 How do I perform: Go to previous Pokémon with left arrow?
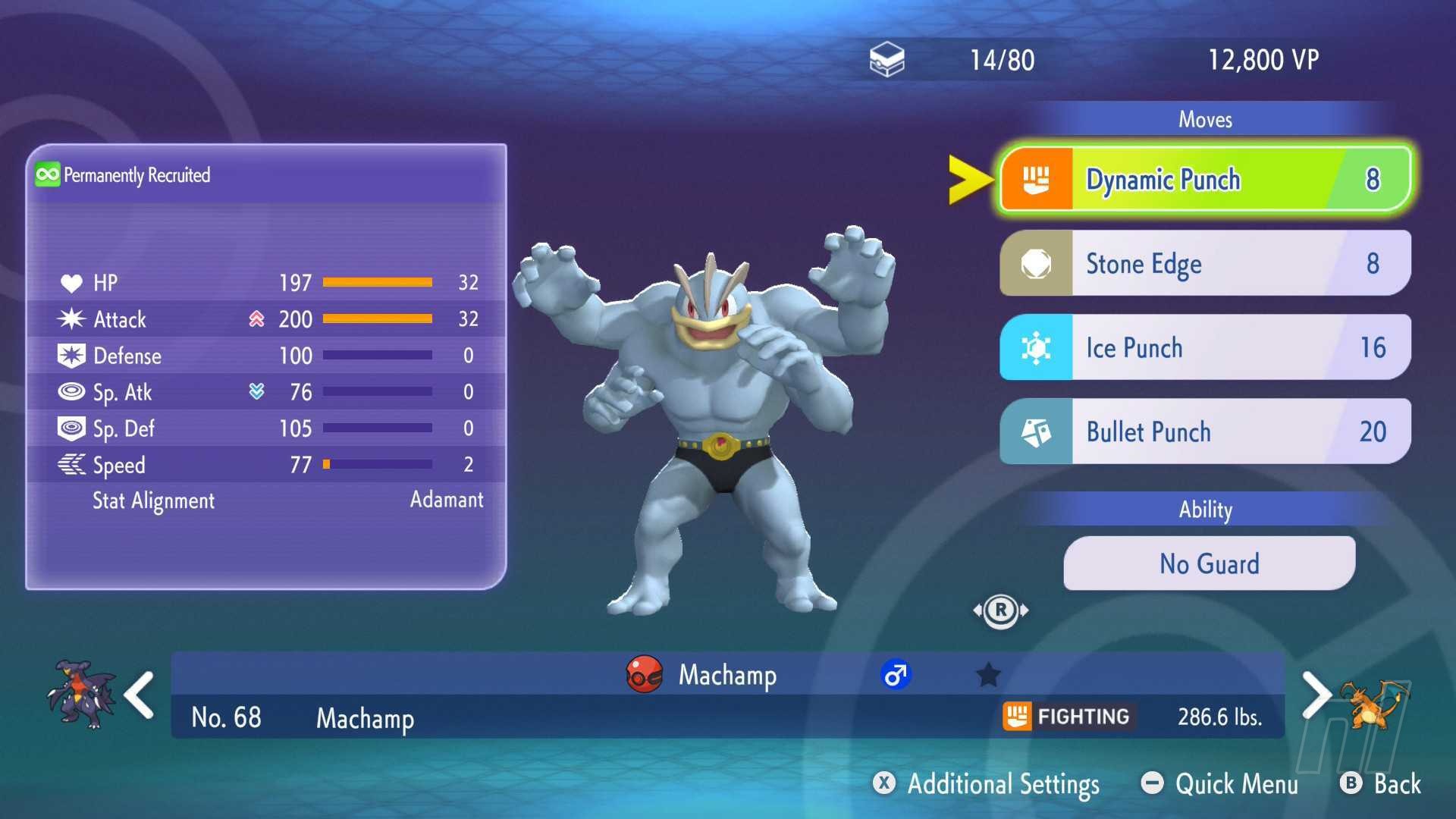pos(140,695)
